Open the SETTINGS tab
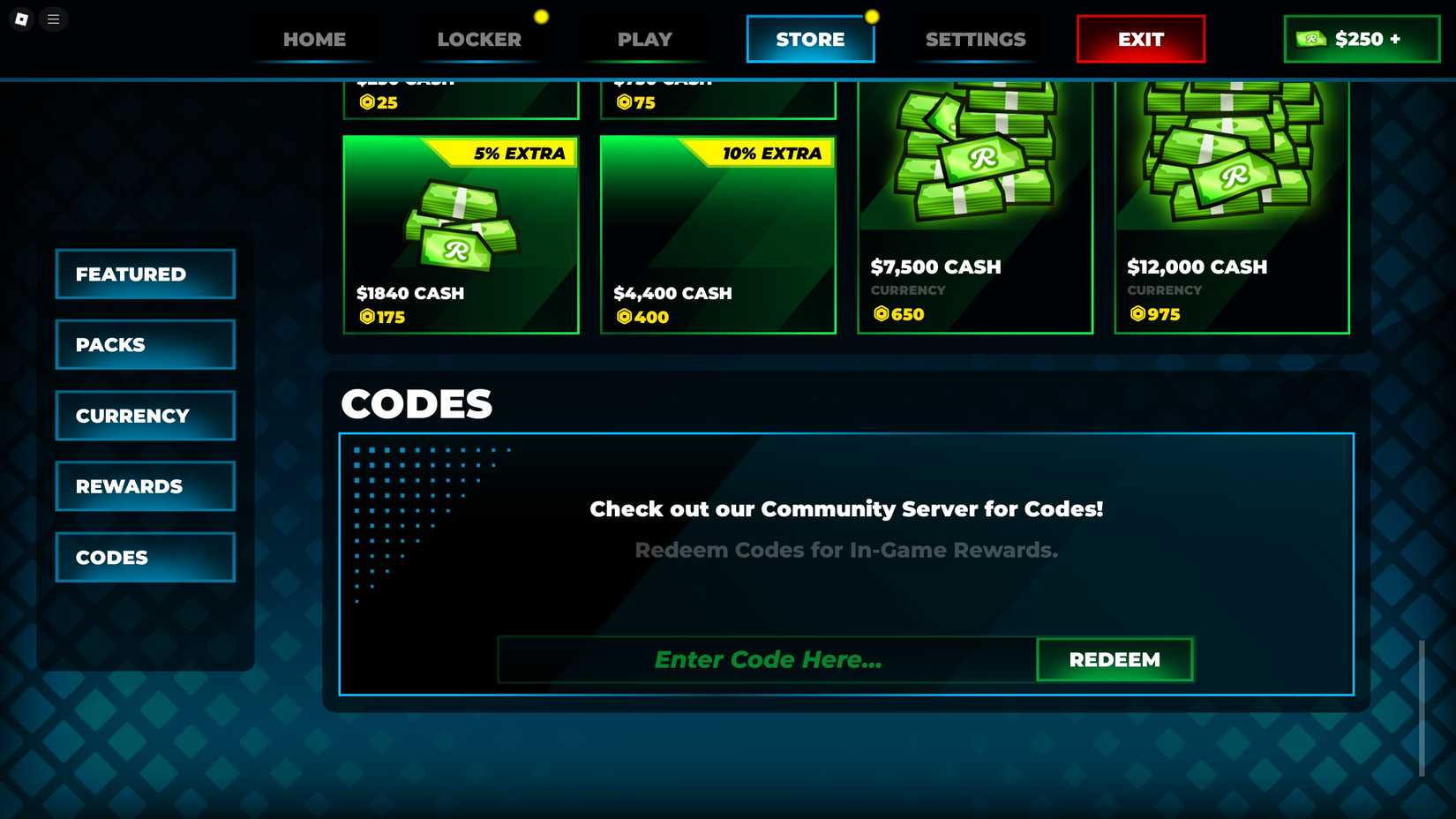 975,39
